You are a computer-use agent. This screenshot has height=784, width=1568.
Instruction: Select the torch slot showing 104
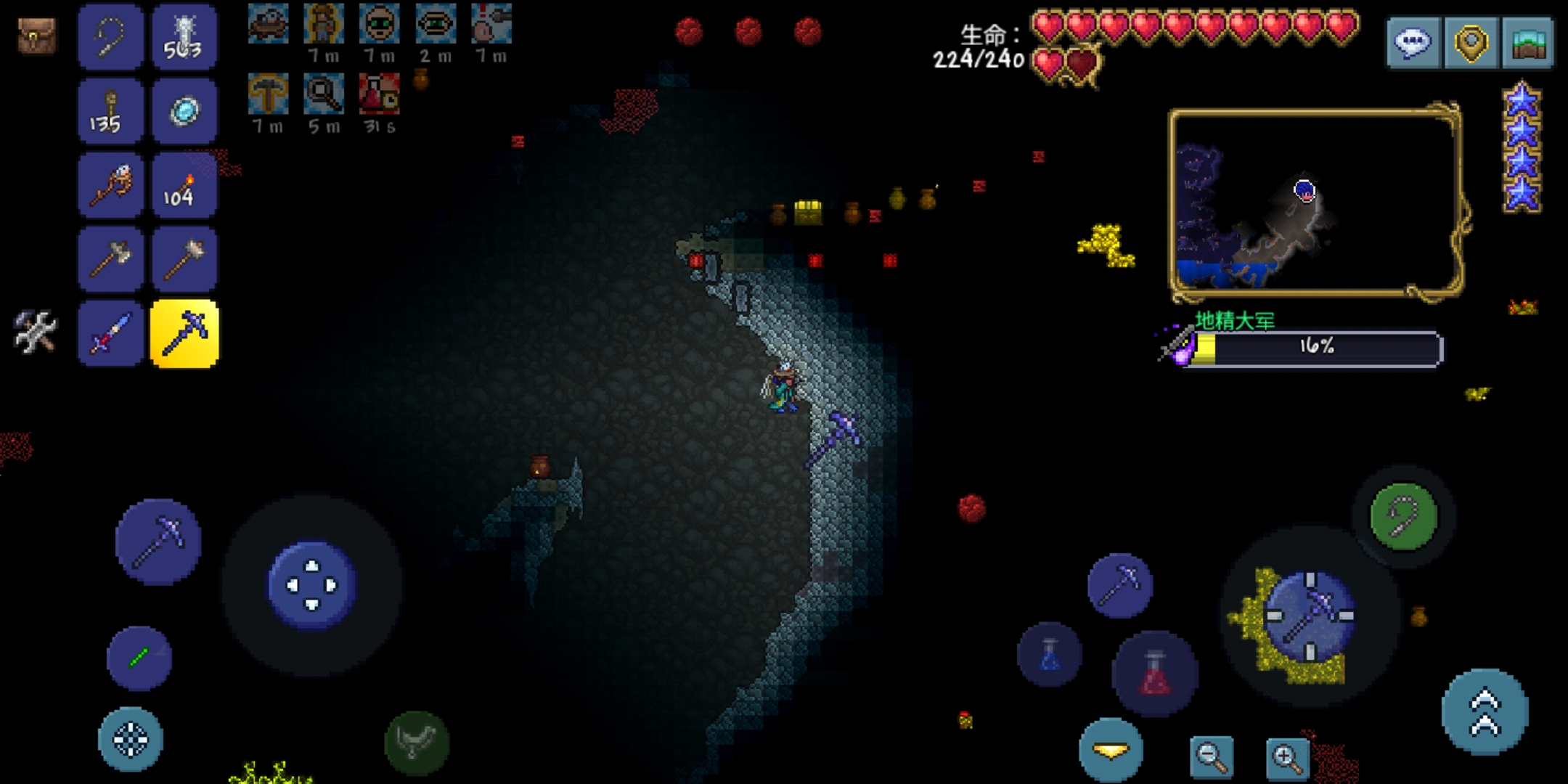click(184, 186)
